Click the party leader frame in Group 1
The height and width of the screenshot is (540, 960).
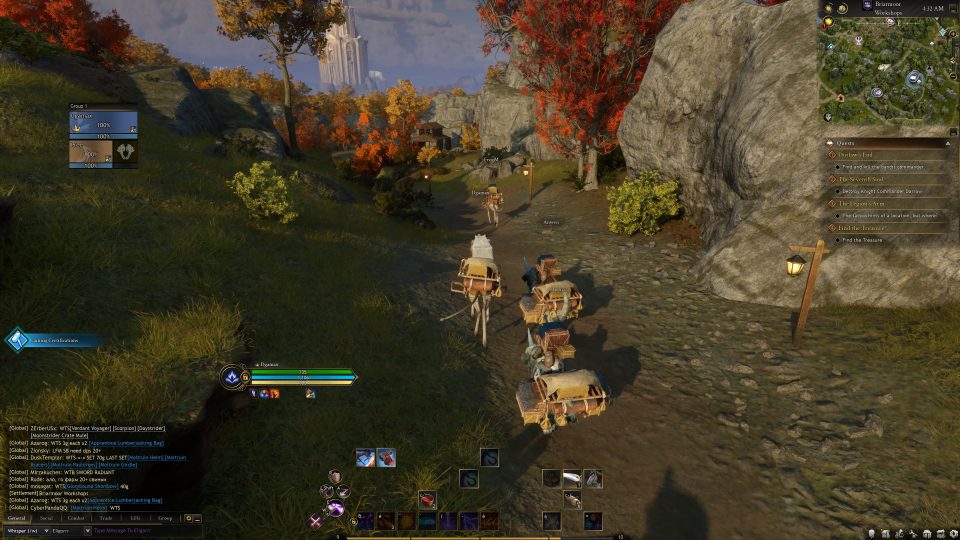(x=103, y=123)
